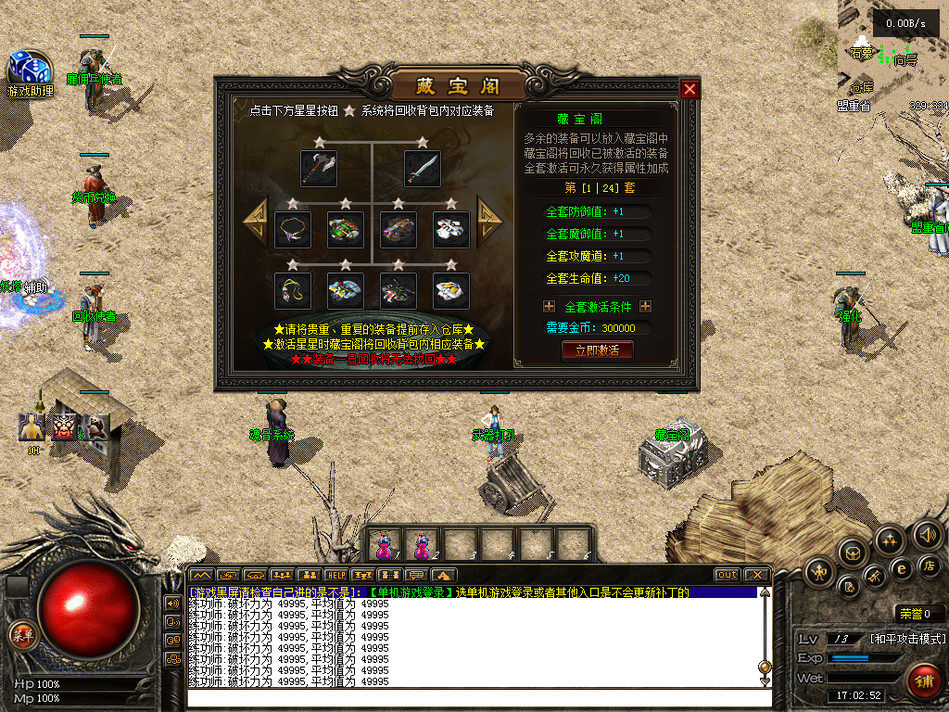
Task: Click the panda buff icon
Action: coord(96,427)
